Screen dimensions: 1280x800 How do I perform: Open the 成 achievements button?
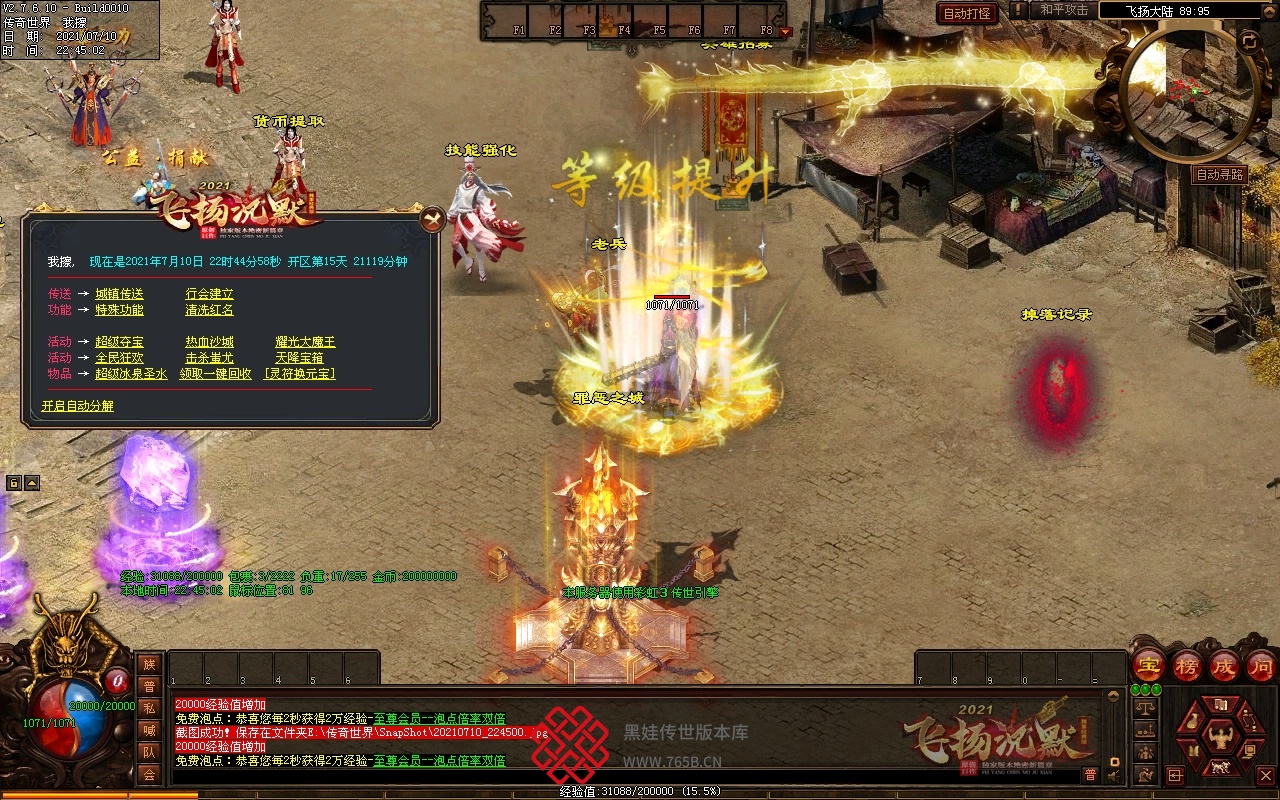(1224, 665)
